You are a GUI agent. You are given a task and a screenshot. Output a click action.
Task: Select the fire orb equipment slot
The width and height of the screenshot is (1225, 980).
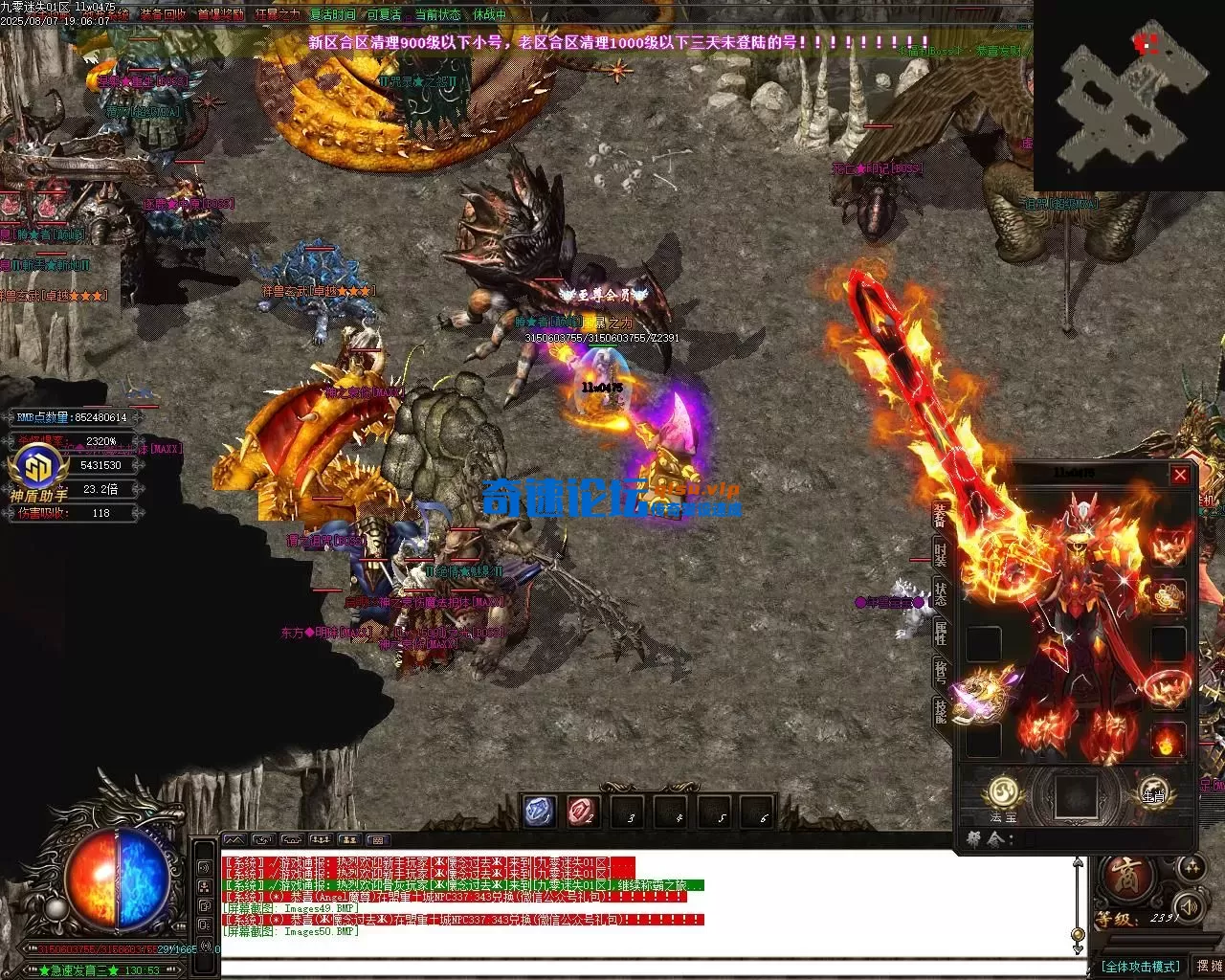point(1168,740)
